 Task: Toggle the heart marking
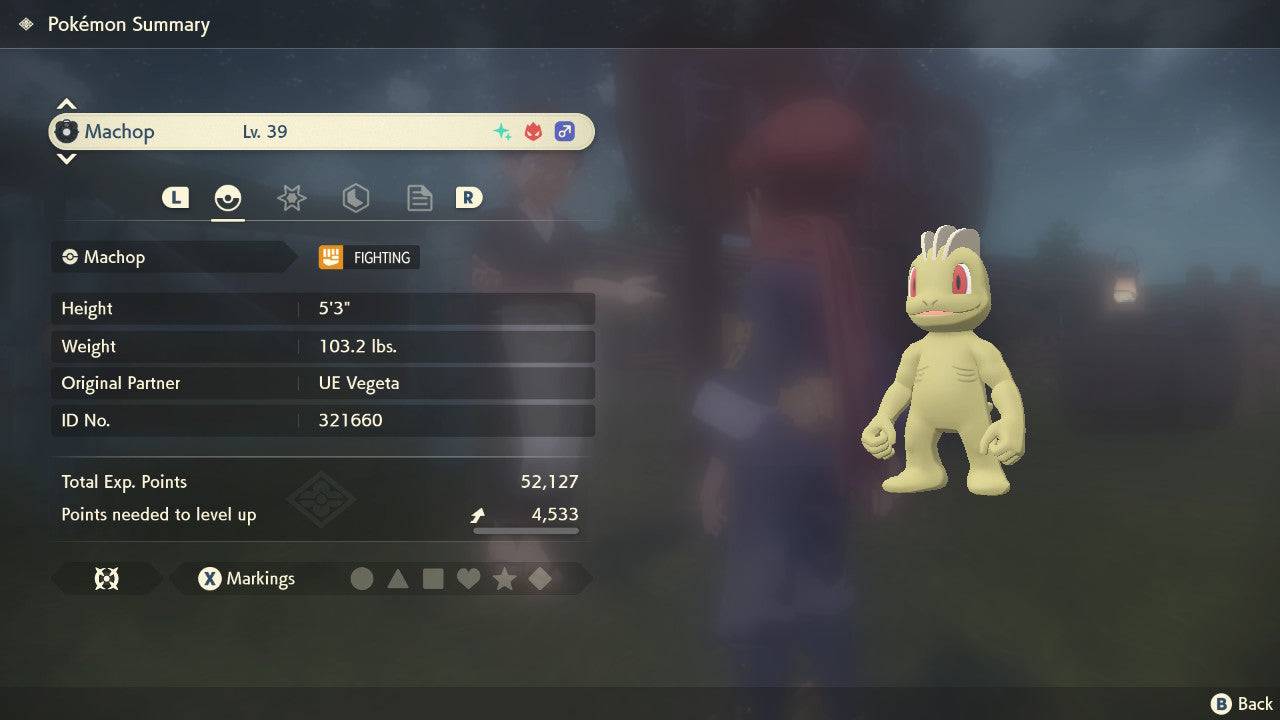tap(468, 578)
